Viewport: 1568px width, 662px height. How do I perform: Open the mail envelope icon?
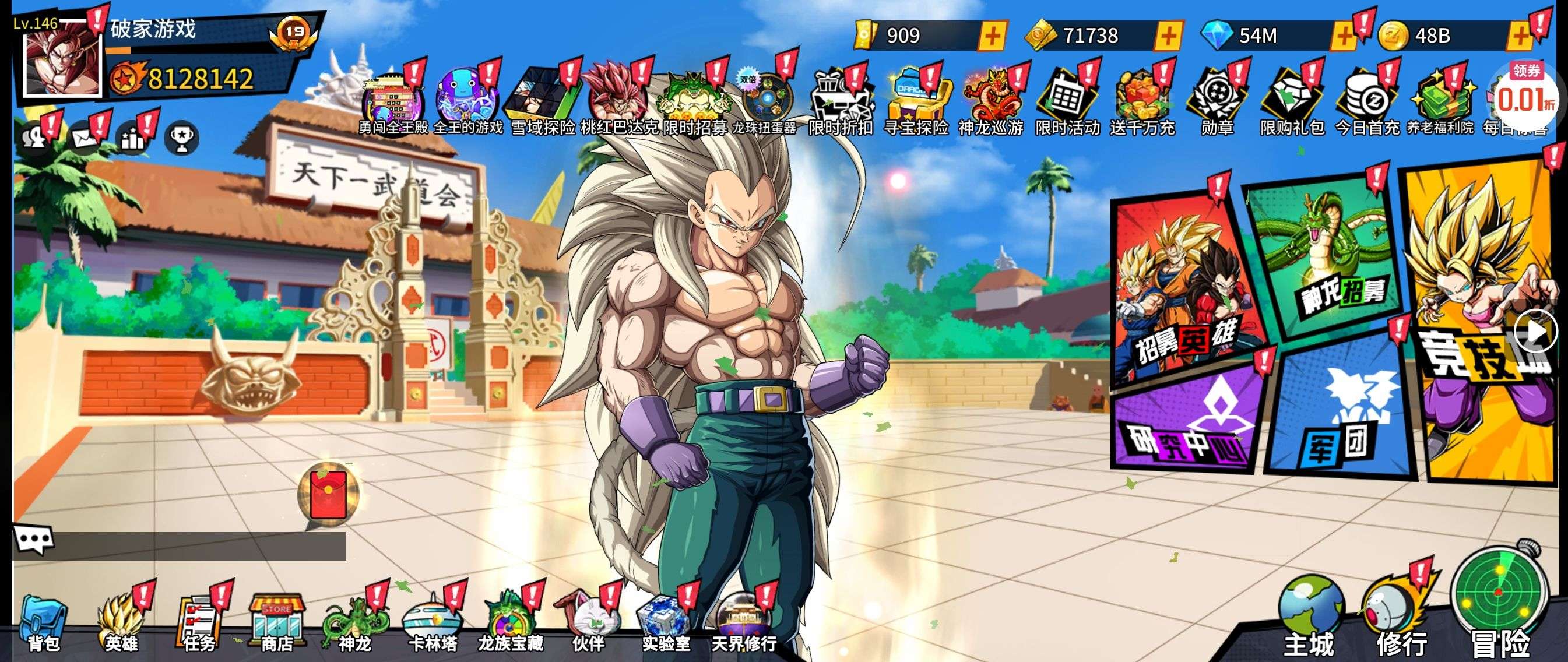(x=85, y=138)
